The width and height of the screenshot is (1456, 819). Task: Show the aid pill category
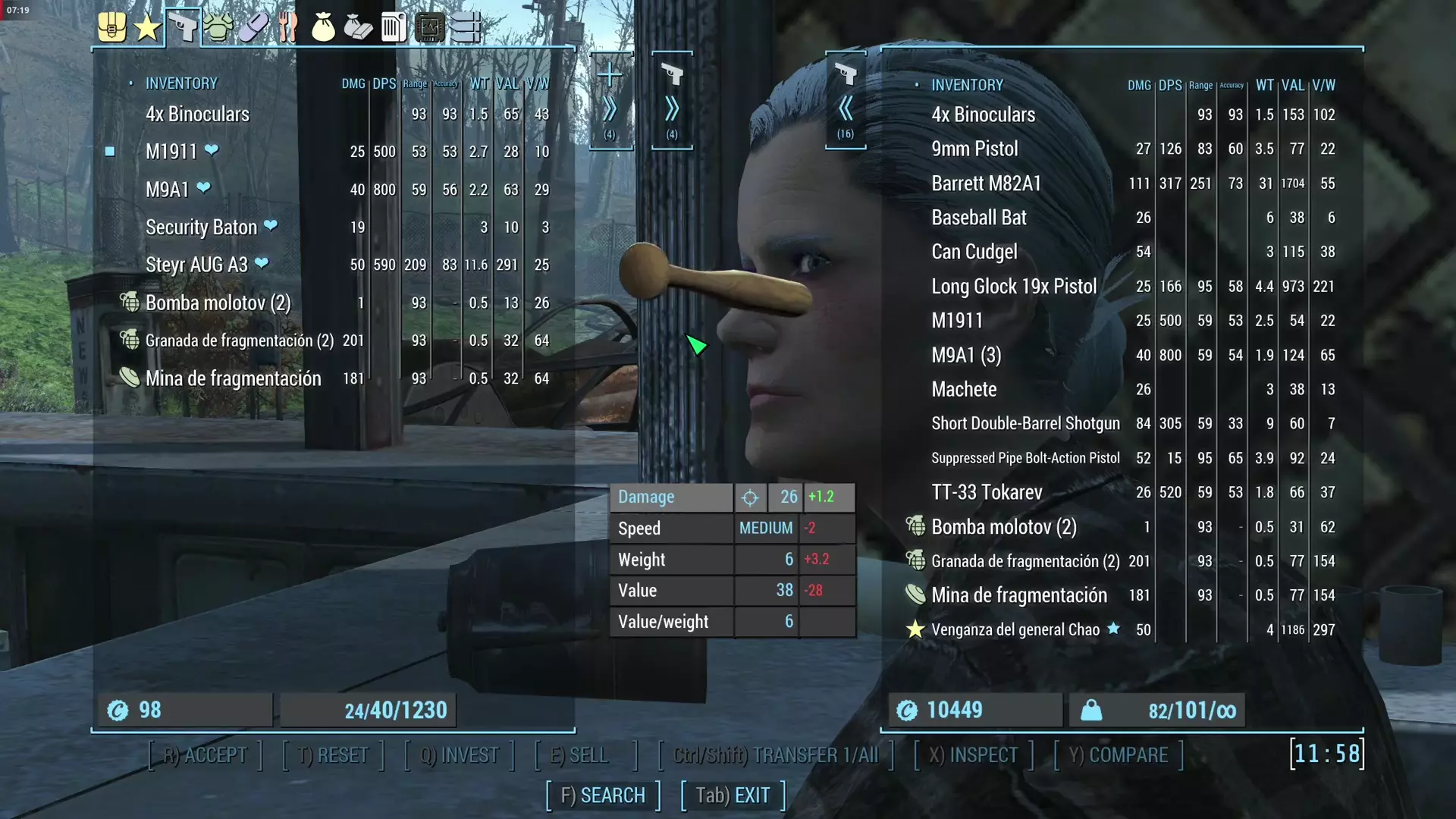253,28
